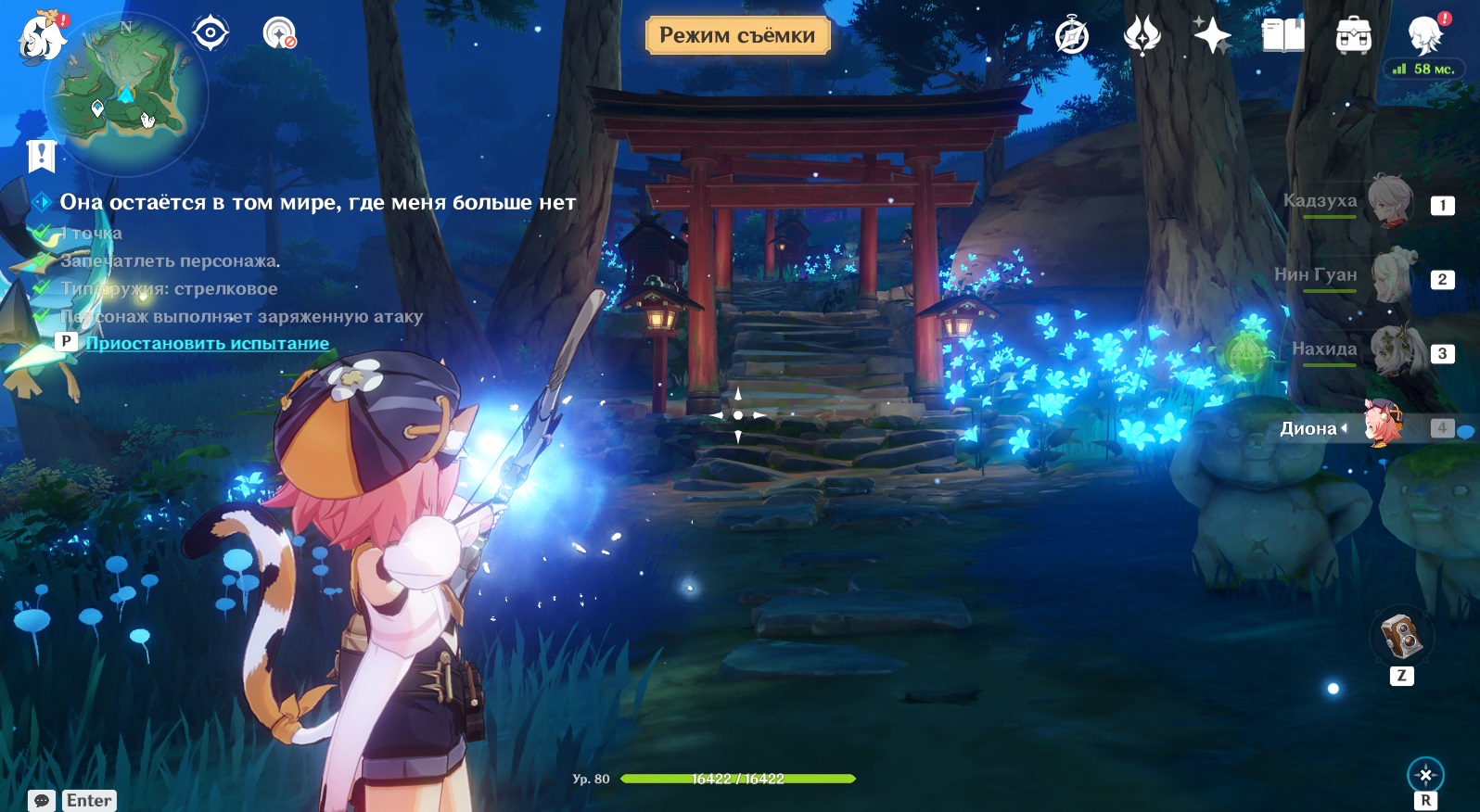The height and width of the screenshot is (812, 1480).
Task: Toggle the aiming mode icon
Action: click(1425, 775)
